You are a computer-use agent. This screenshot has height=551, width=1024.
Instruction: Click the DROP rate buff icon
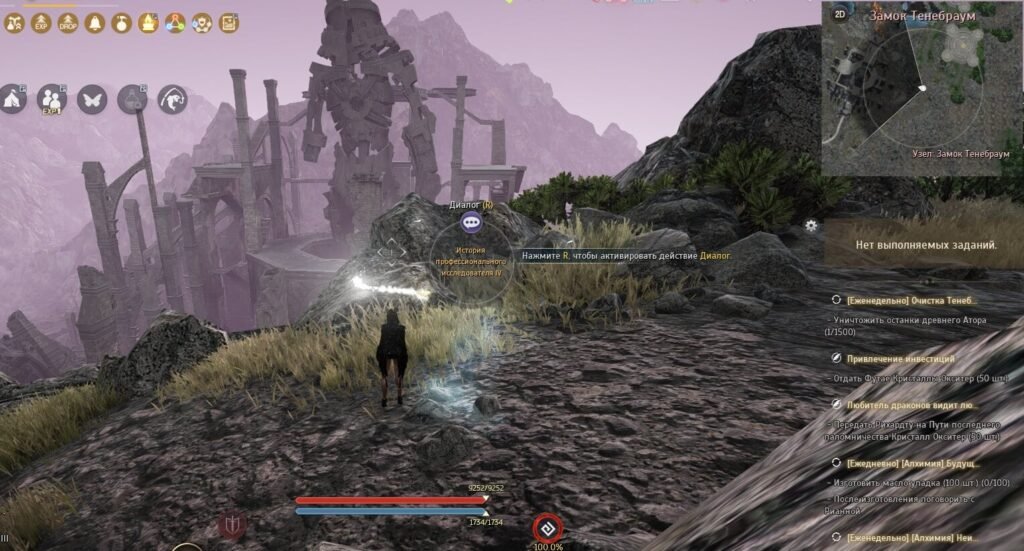(x=68, y=22)
